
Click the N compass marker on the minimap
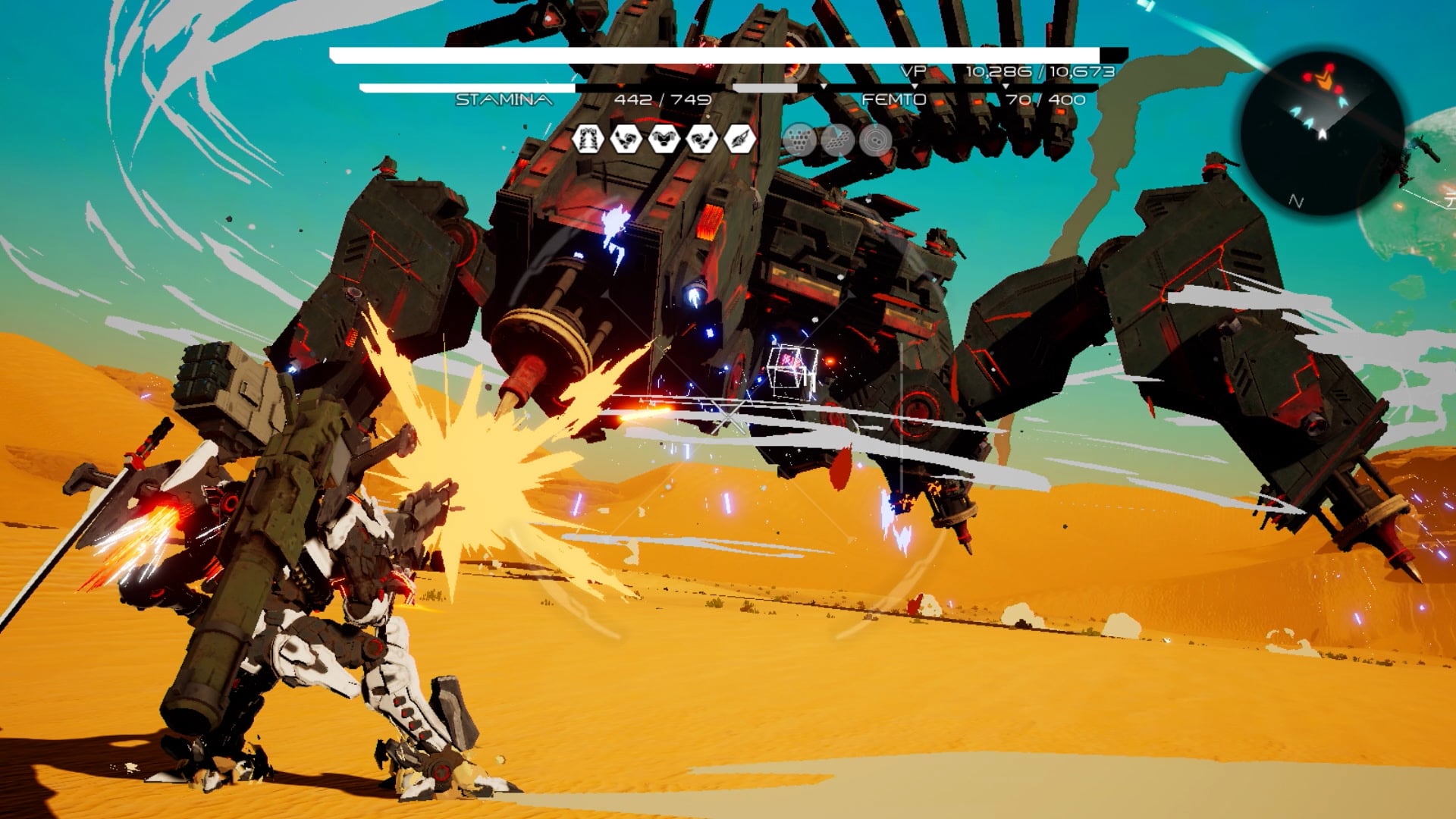tap(1296, 201)
